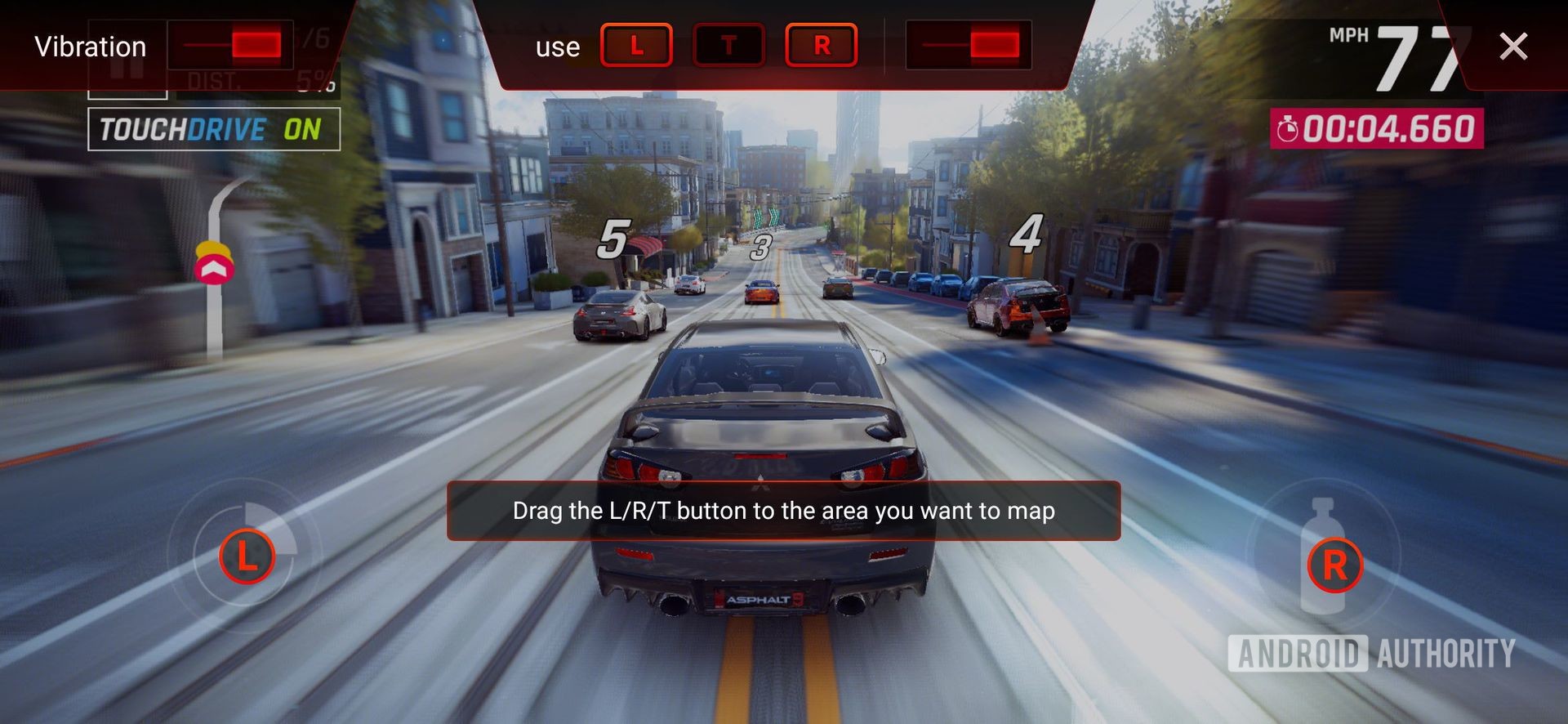Image resolution: width=1568 pixels, height=724 pixels.
Task: Toggle the Vibration switch
Action: click(x=230, y=45)
